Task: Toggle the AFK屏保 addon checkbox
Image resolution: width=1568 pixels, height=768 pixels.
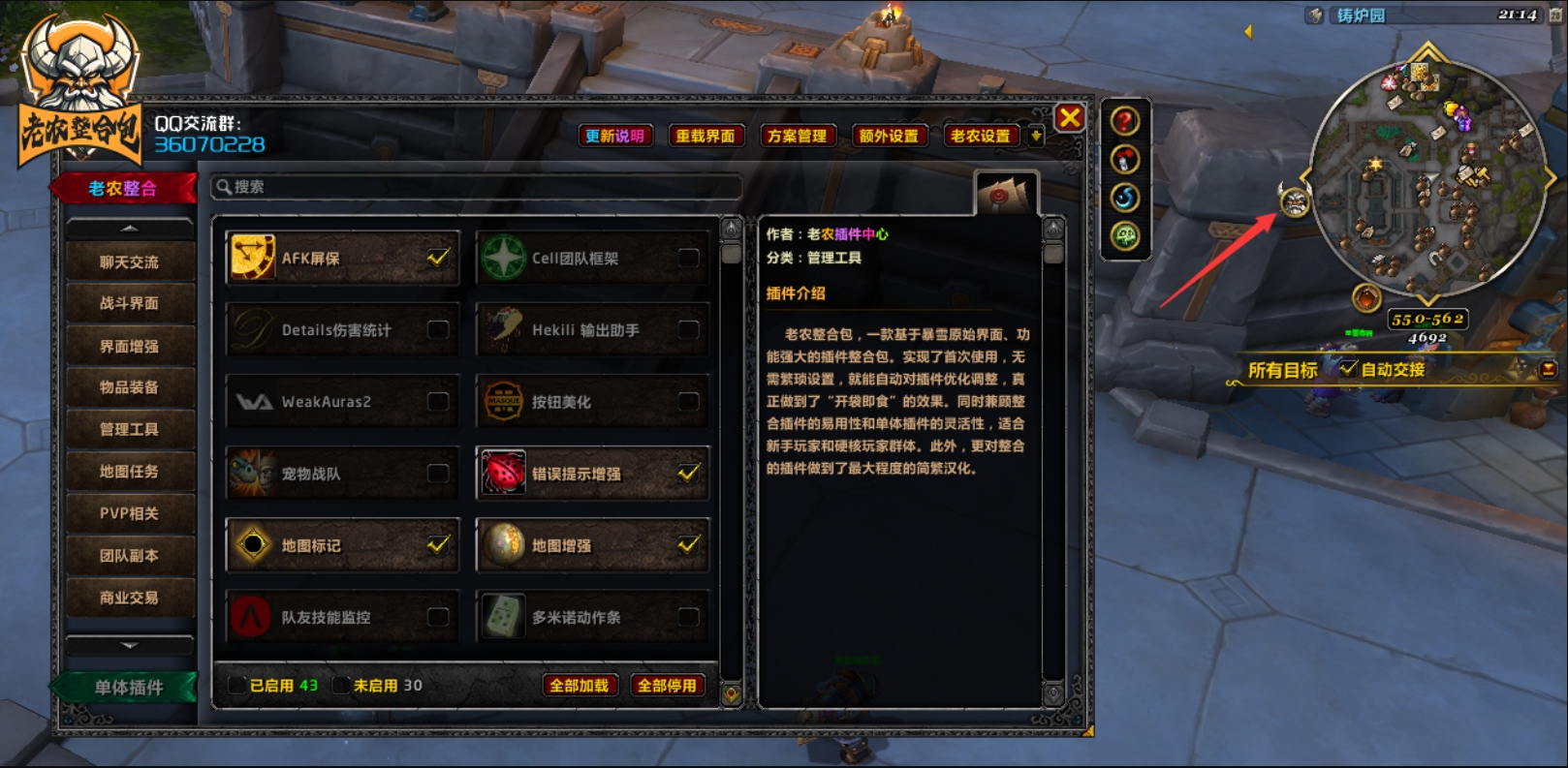Action: (x=438, y=258)
